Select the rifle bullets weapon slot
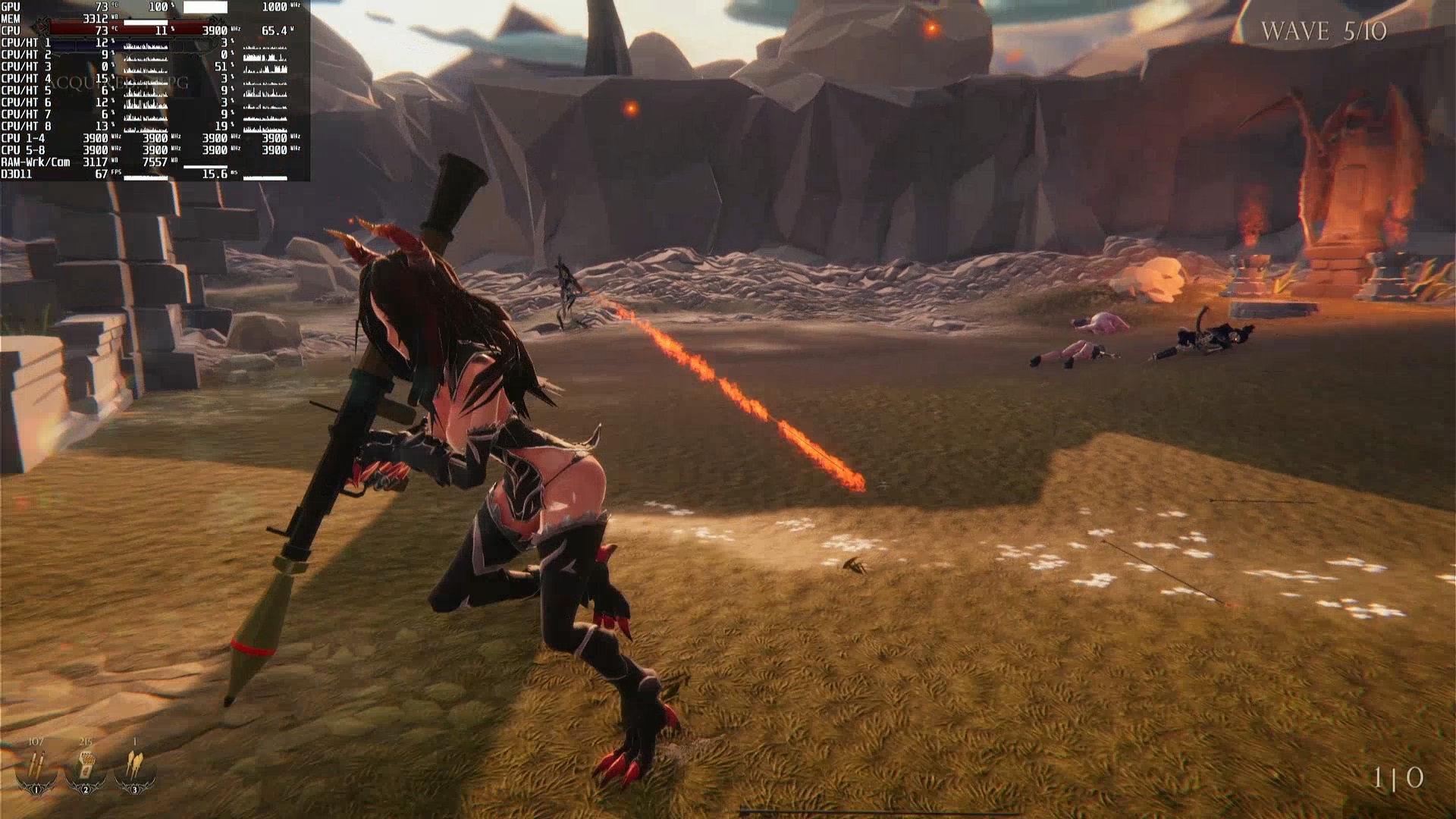Screen dimensions: 1456x819 point(36,767)
